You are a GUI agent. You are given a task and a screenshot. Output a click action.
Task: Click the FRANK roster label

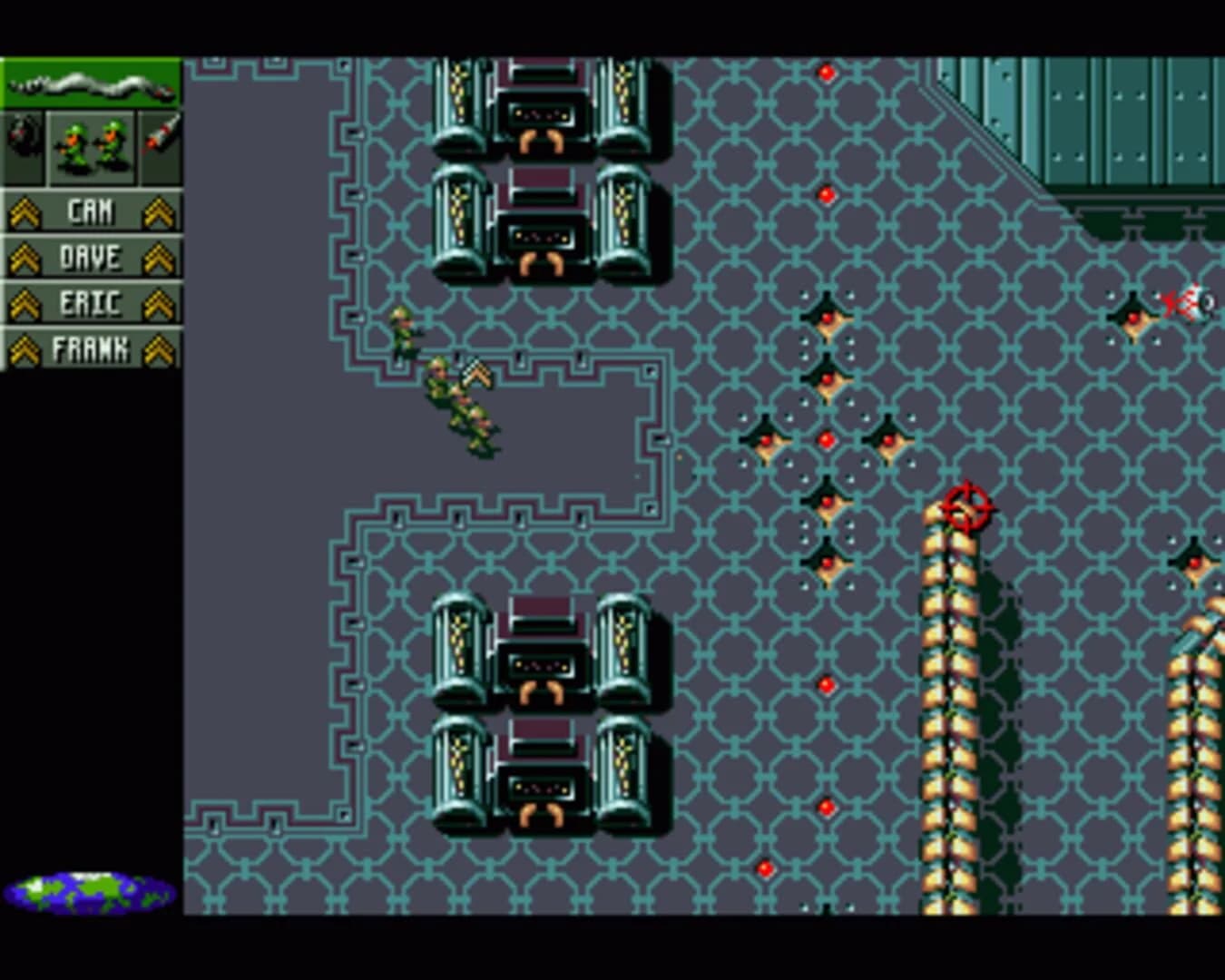(x=93, y=348)
